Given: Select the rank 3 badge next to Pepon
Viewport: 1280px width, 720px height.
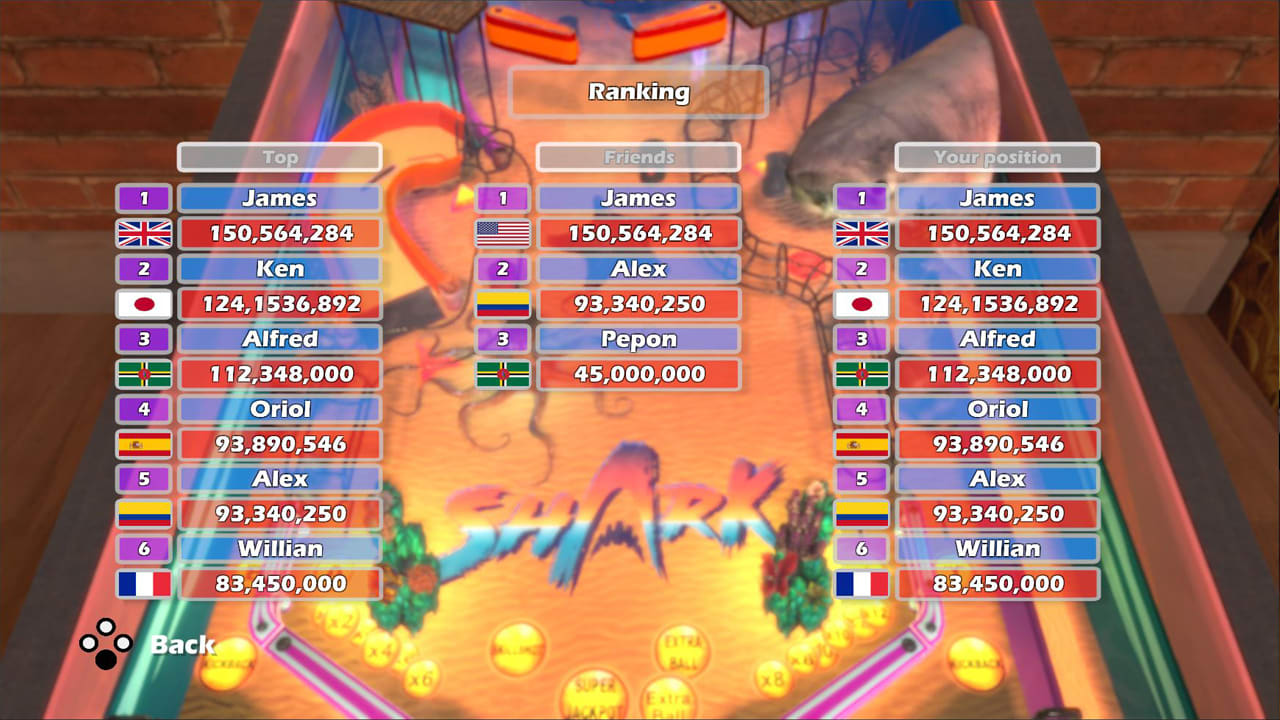Looking at the screenshot, I should tap(502, 339).
